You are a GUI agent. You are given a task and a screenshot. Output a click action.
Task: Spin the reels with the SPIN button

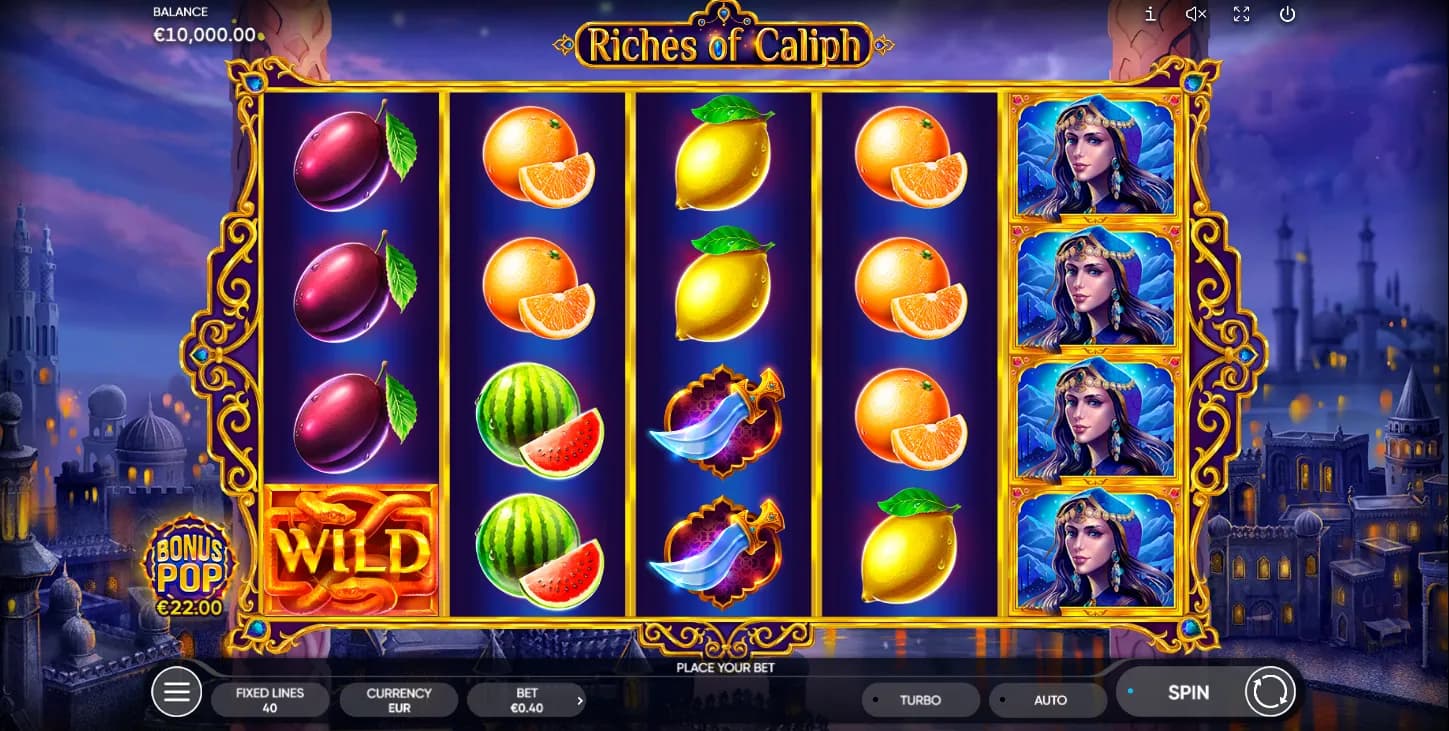pos(1187,692)
